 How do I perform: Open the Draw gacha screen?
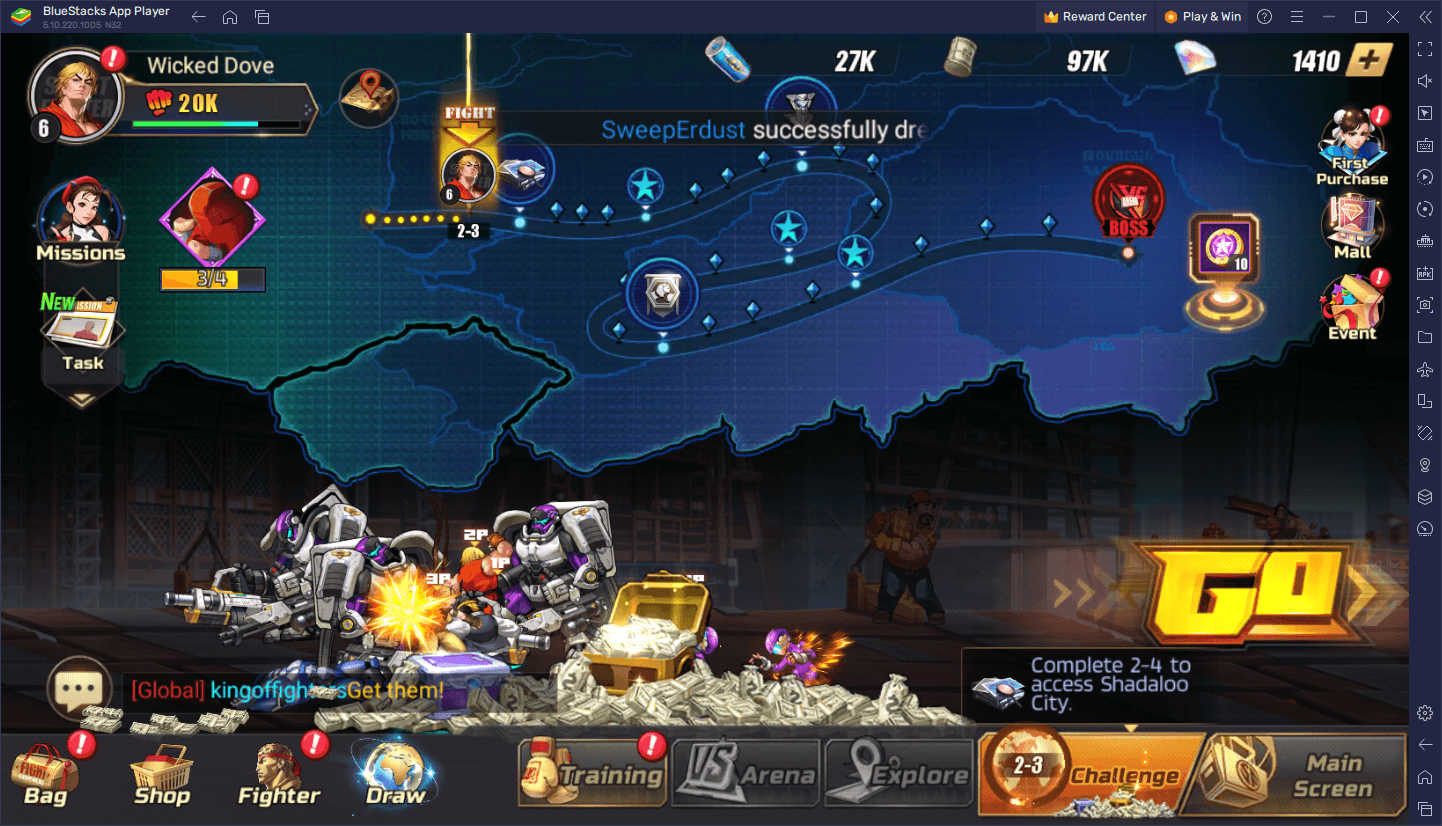(396, 775)
